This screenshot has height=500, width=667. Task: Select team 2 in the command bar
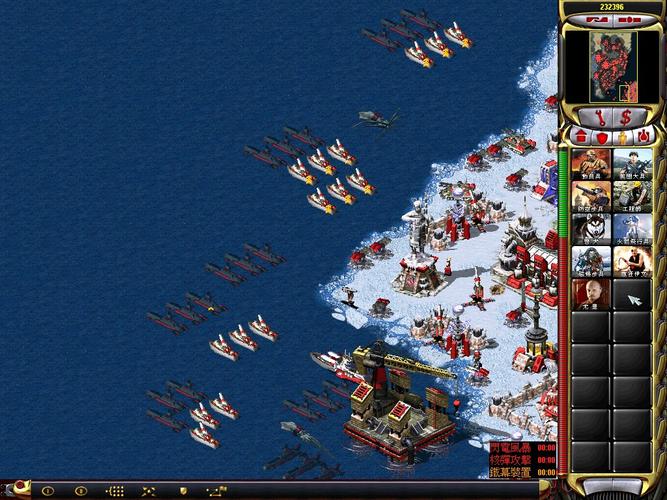tap(81, 491)
